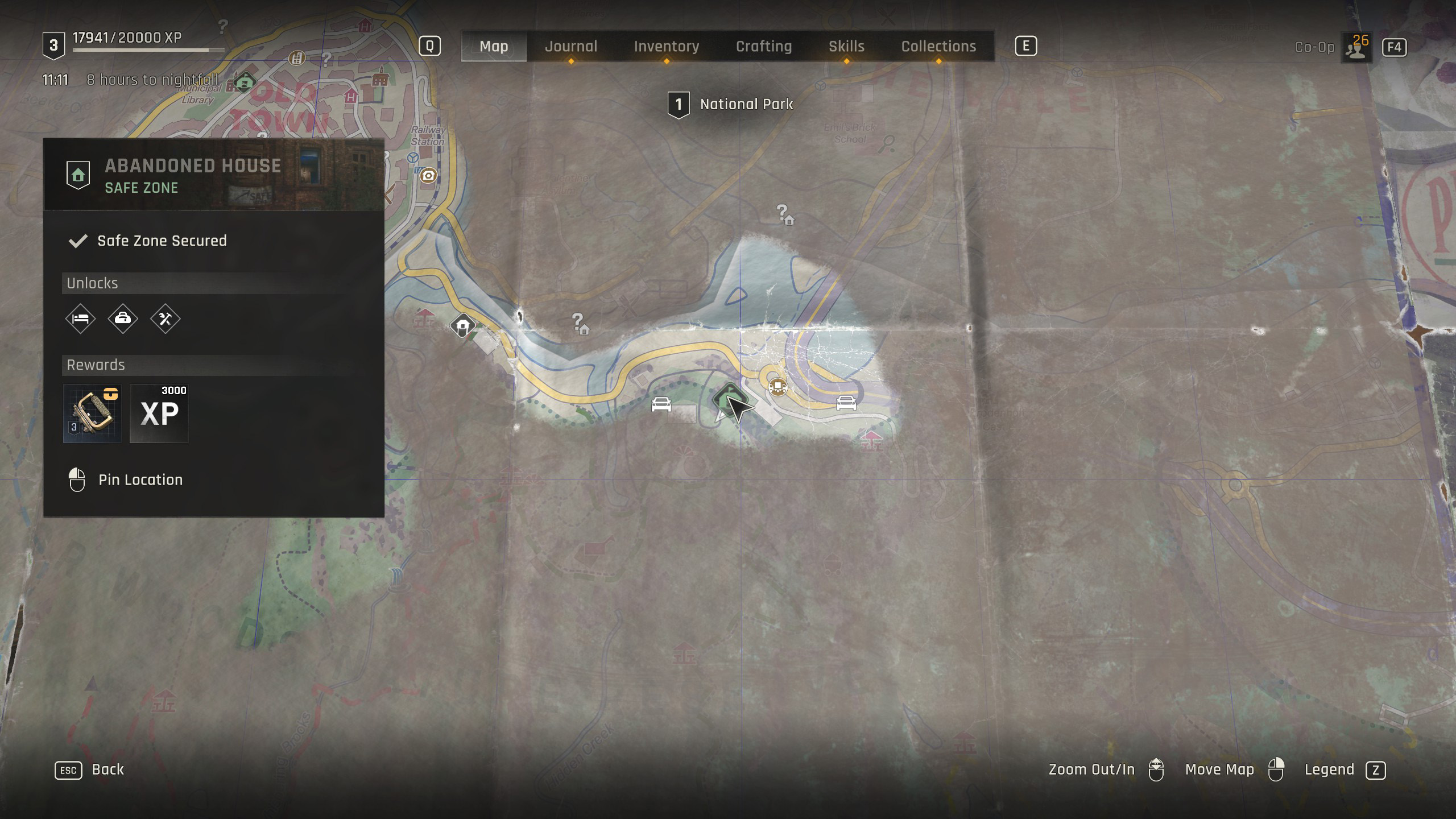Viewport: 1456px width, 819px height.
Task: Click the dark diamond hut map marker
Action: click(463, 326)
